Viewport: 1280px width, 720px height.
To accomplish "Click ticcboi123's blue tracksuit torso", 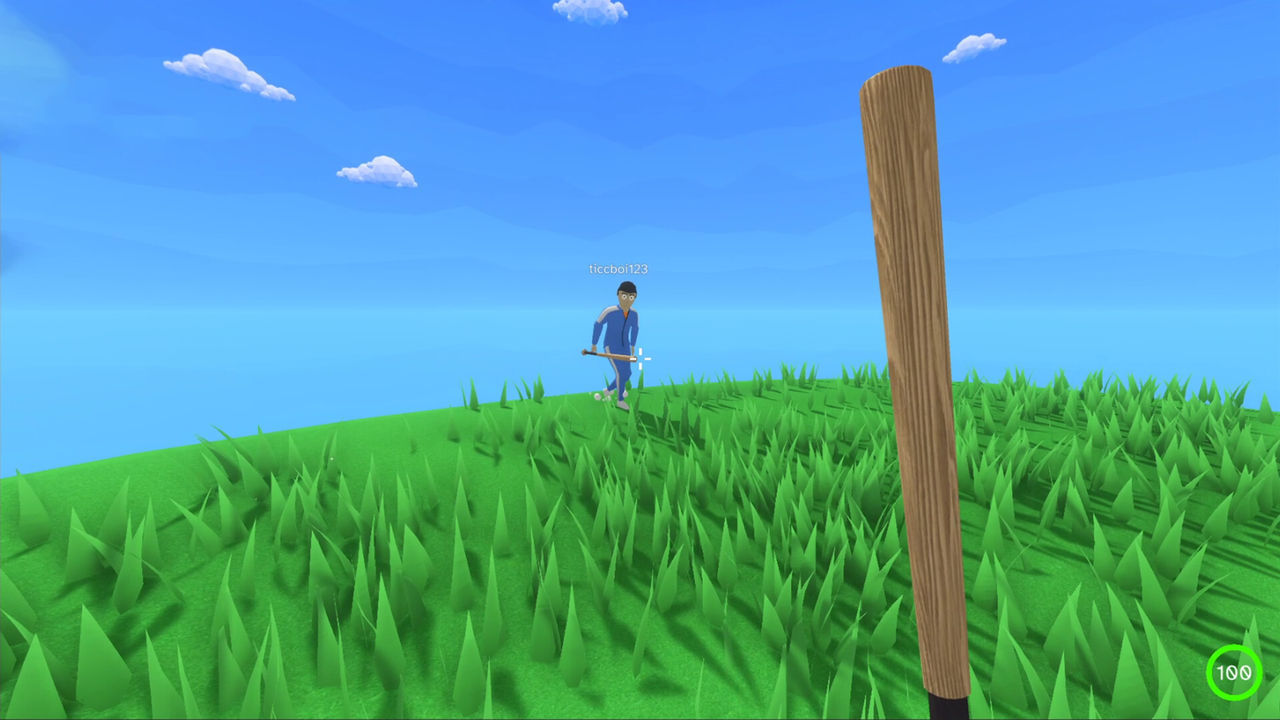I will [621, 327].
